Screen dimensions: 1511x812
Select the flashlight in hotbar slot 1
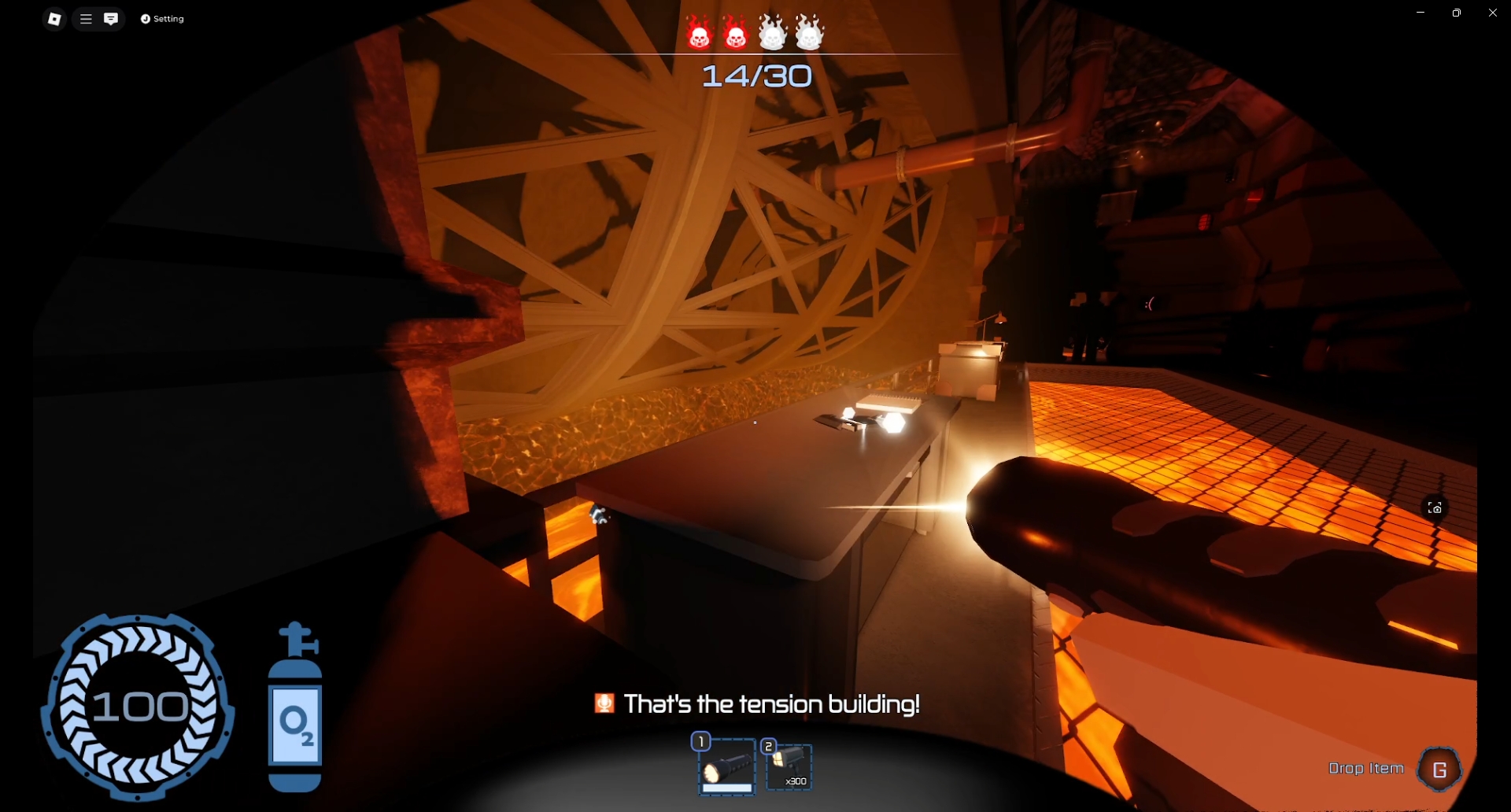coord(726,767)
